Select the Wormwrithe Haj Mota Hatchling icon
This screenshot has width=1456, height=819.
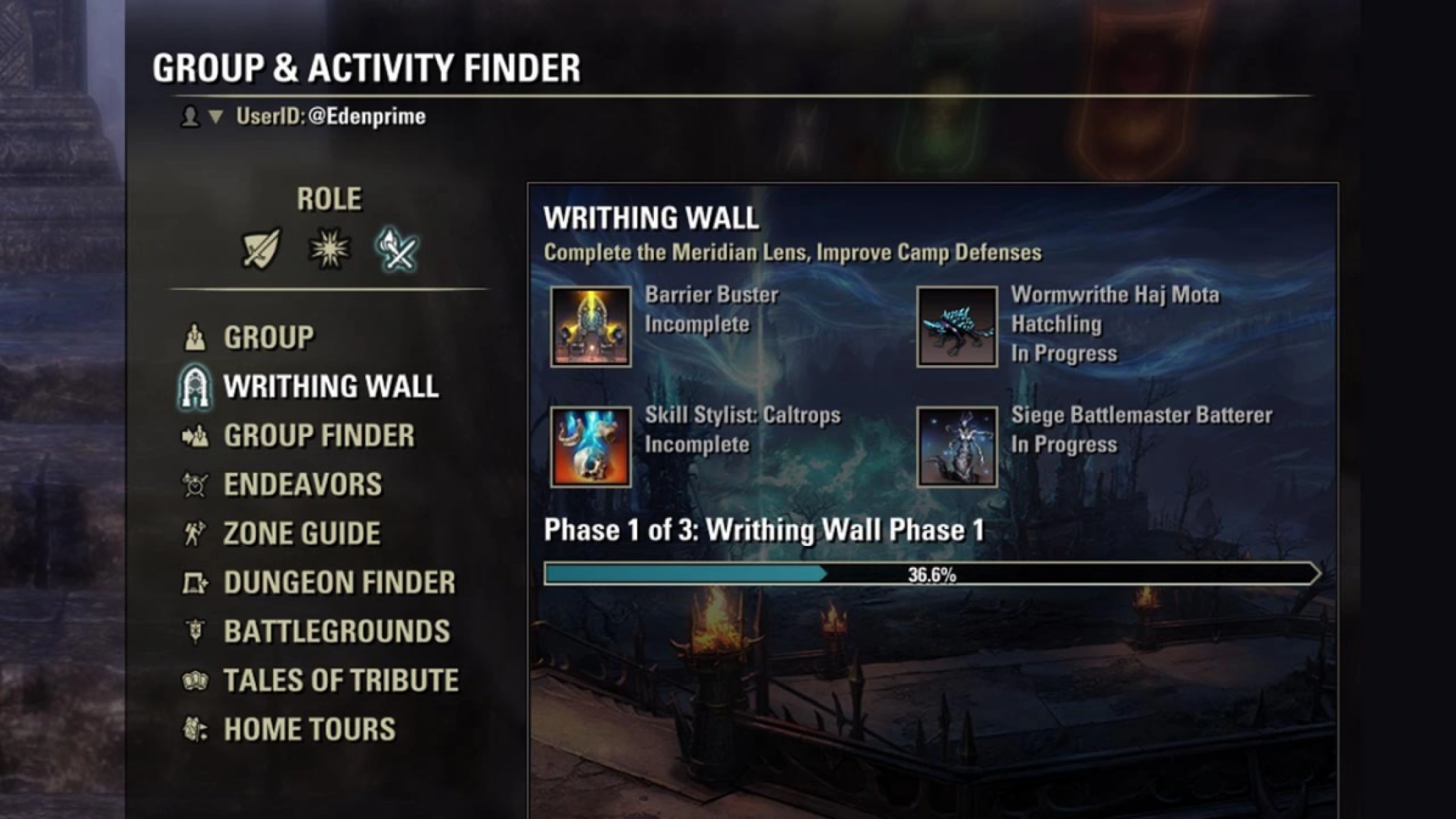956,327
